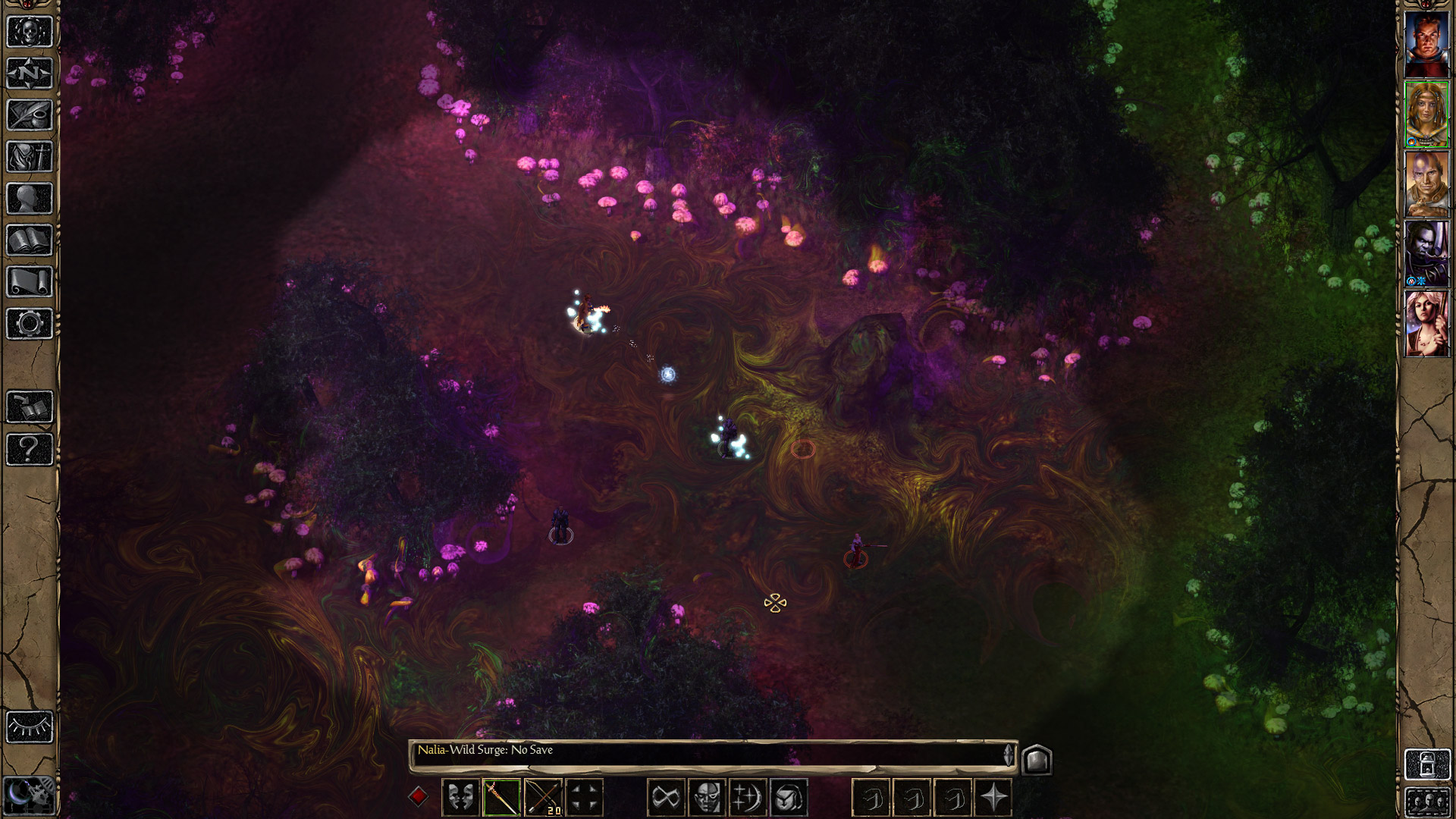Open special abilities four-pointed star button
Viewport: 1456px width, 819px height.
tap(993, 798)
